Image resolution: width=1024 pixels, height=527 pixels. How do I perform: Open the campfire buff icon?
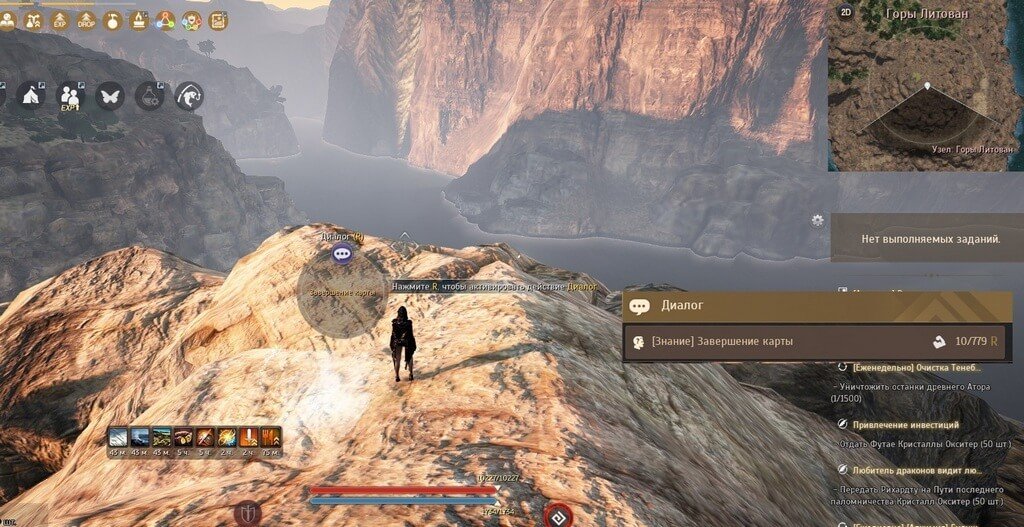(x=140, y=19)
